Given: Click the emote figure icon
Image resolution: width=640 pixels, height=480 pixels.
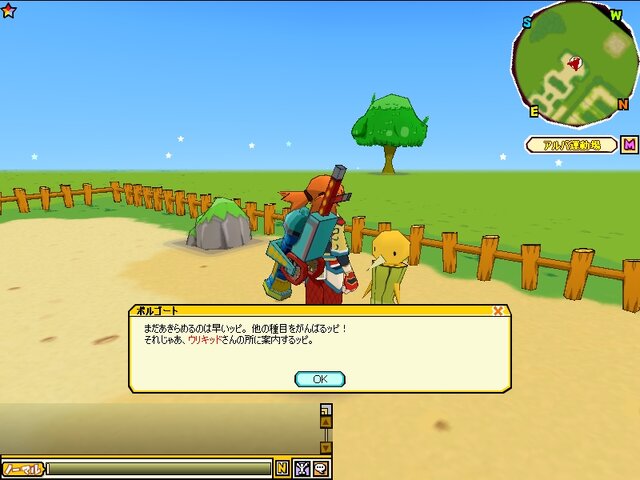Looking at the screenshot, I should click(x=301, y=468).
